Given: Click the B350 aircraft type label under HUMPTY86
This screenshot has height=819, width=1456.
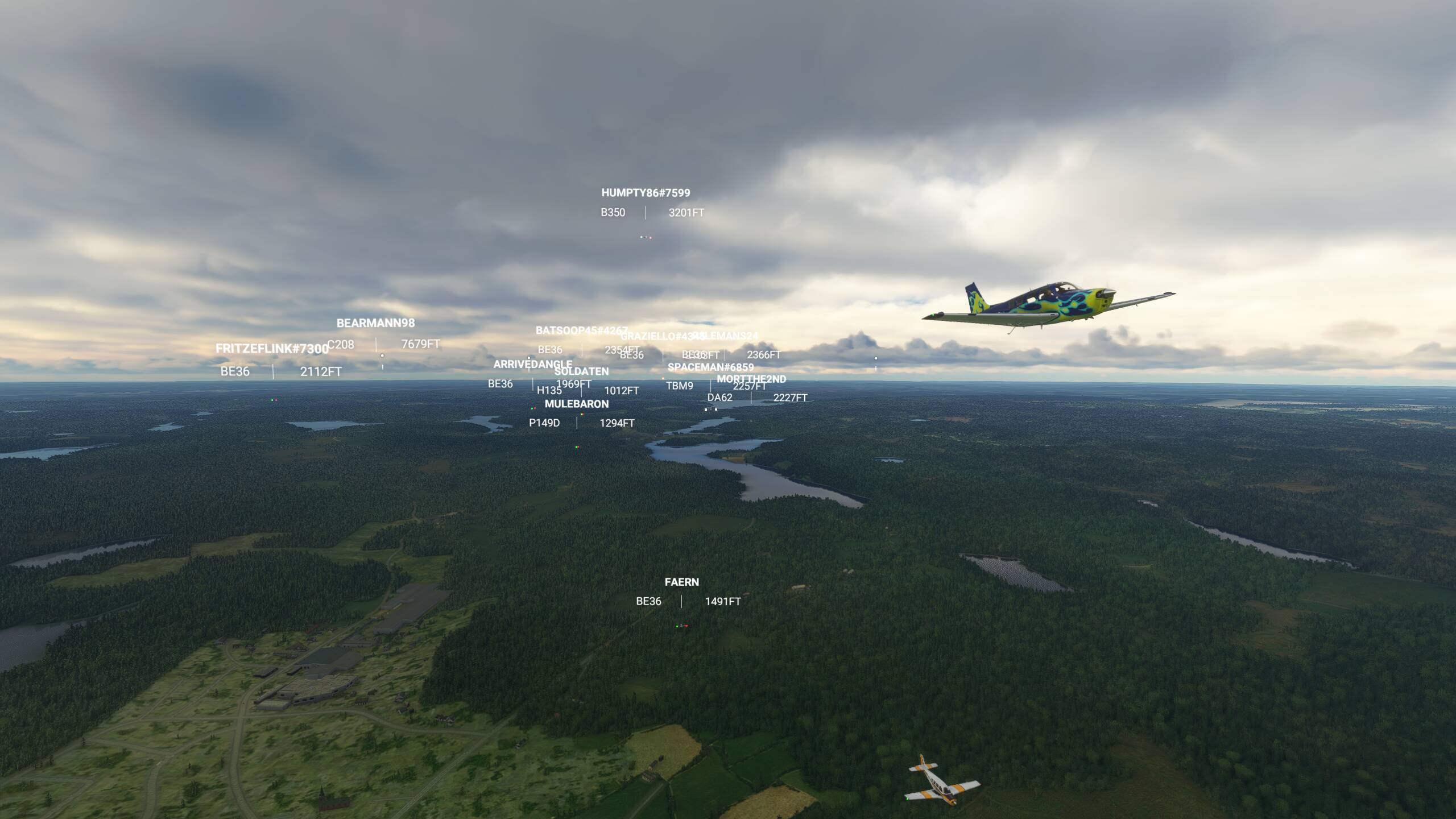Looking at the screenshot, I should click(613, 213).
